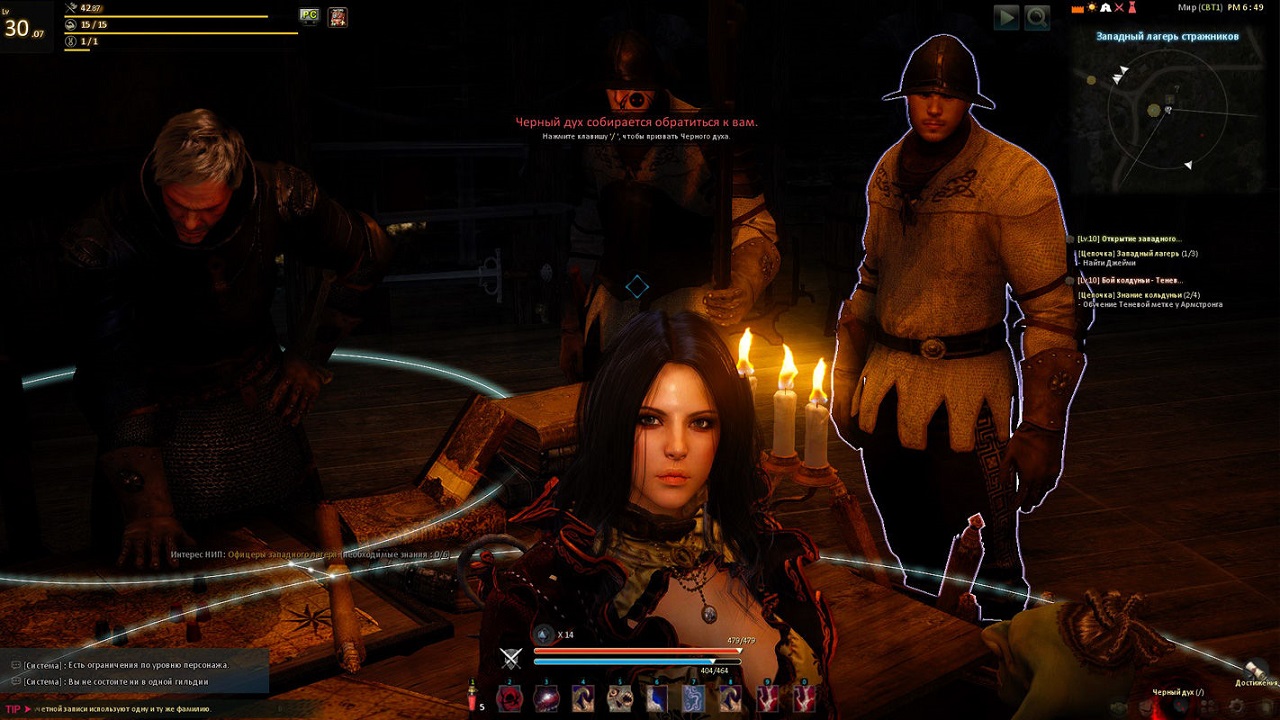This screenshot has height=720, width=1280.
Task: Trigger the toothy monster face skill
Action: pos(620,699)
